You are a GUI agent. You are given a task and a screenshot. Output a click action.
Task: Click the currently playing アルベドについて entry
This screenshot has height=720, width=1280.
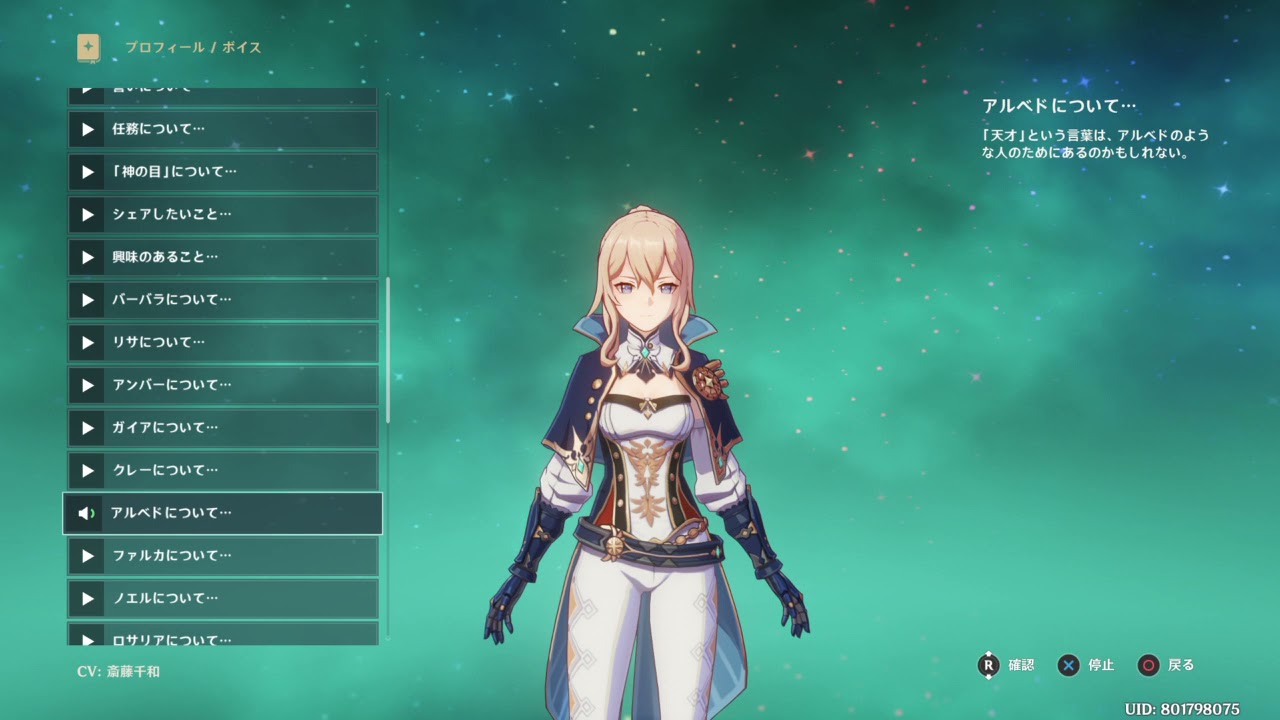[x=222, y=513]
